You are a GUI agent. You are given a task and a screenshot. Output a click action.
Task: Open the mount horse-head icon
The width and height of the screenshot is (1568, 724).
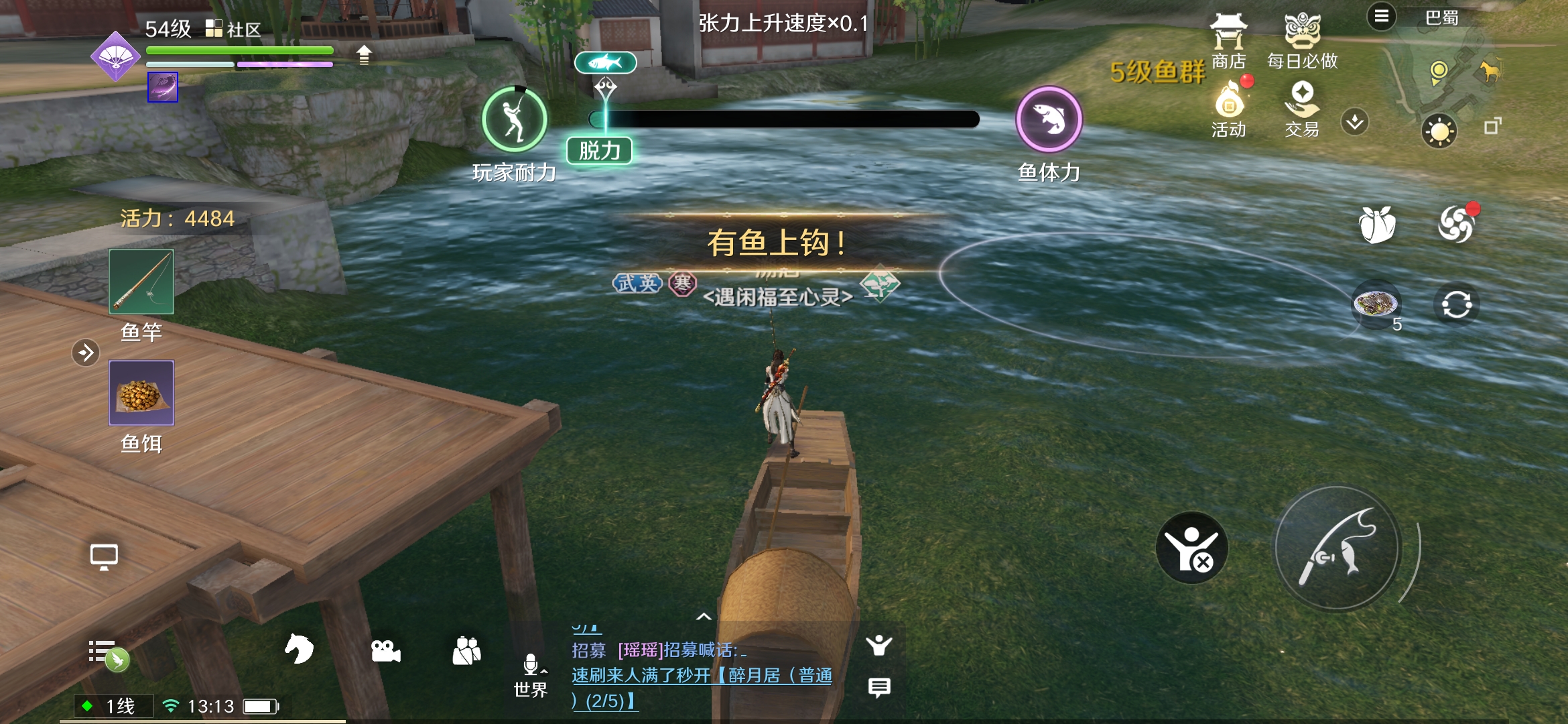[x=299, y=649]
